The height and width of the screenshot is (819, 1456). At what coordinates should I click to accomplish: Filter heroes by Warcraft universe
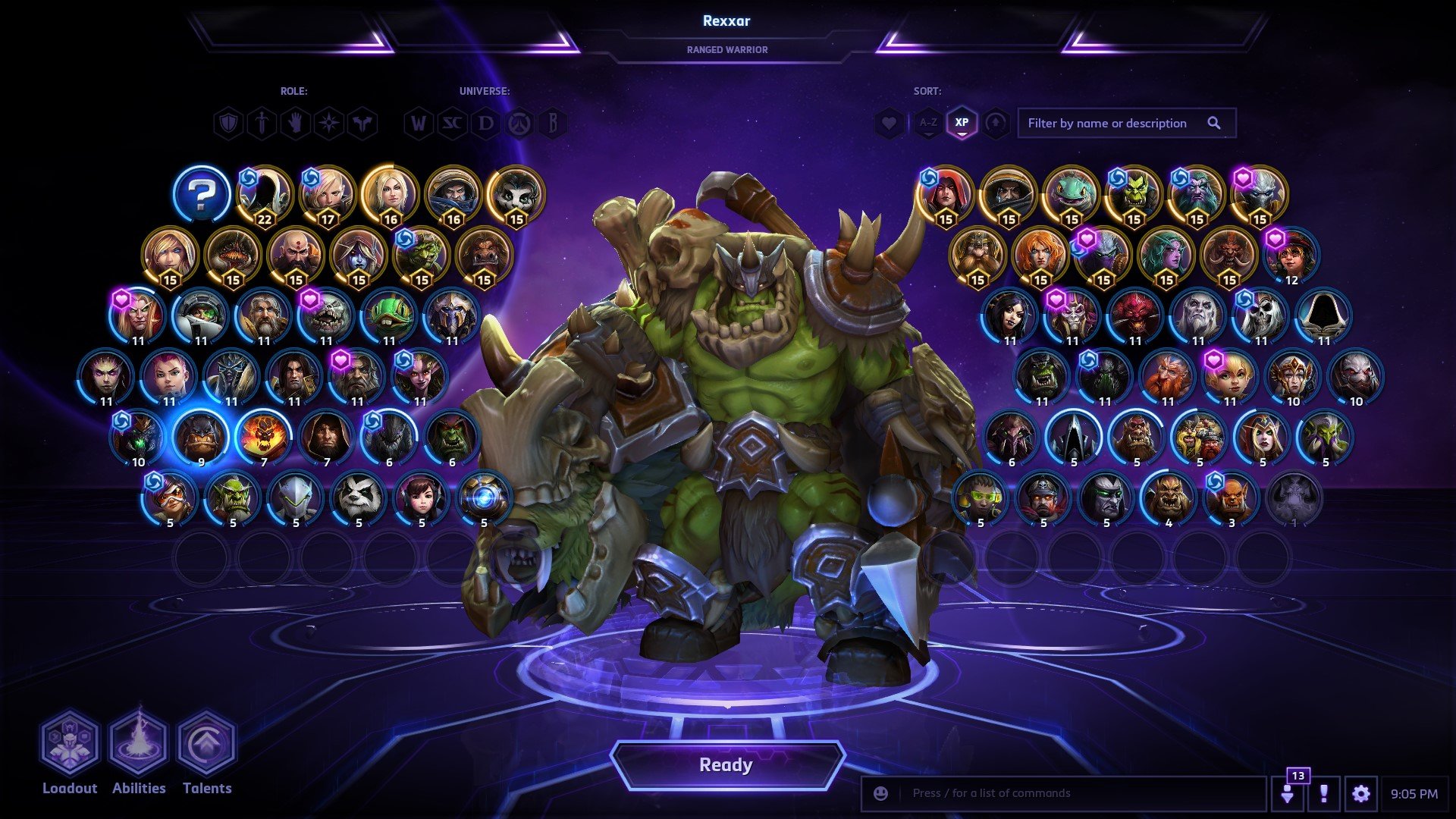tap(419, 123)
